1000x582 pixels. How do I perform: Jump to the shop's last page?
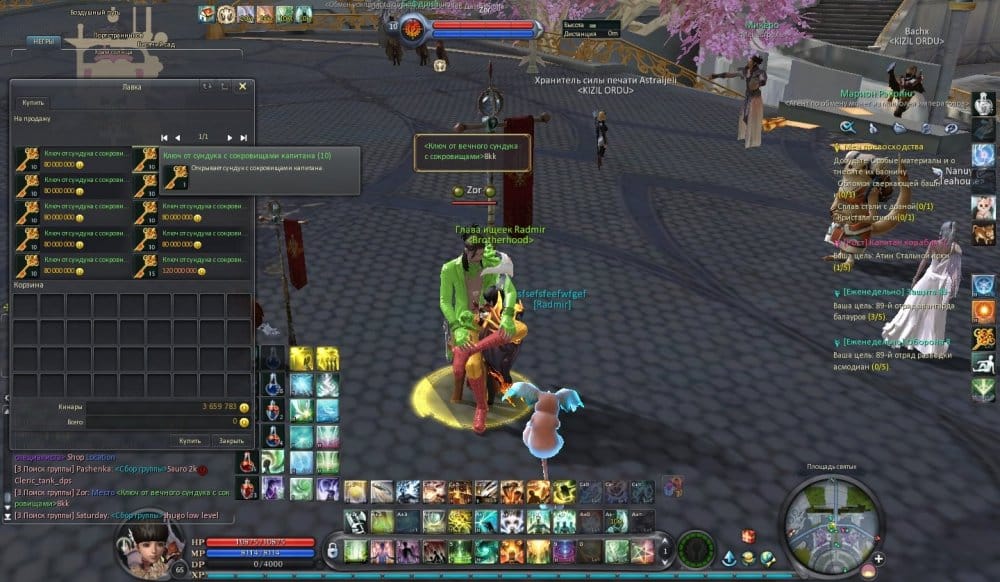click(242, 137)
